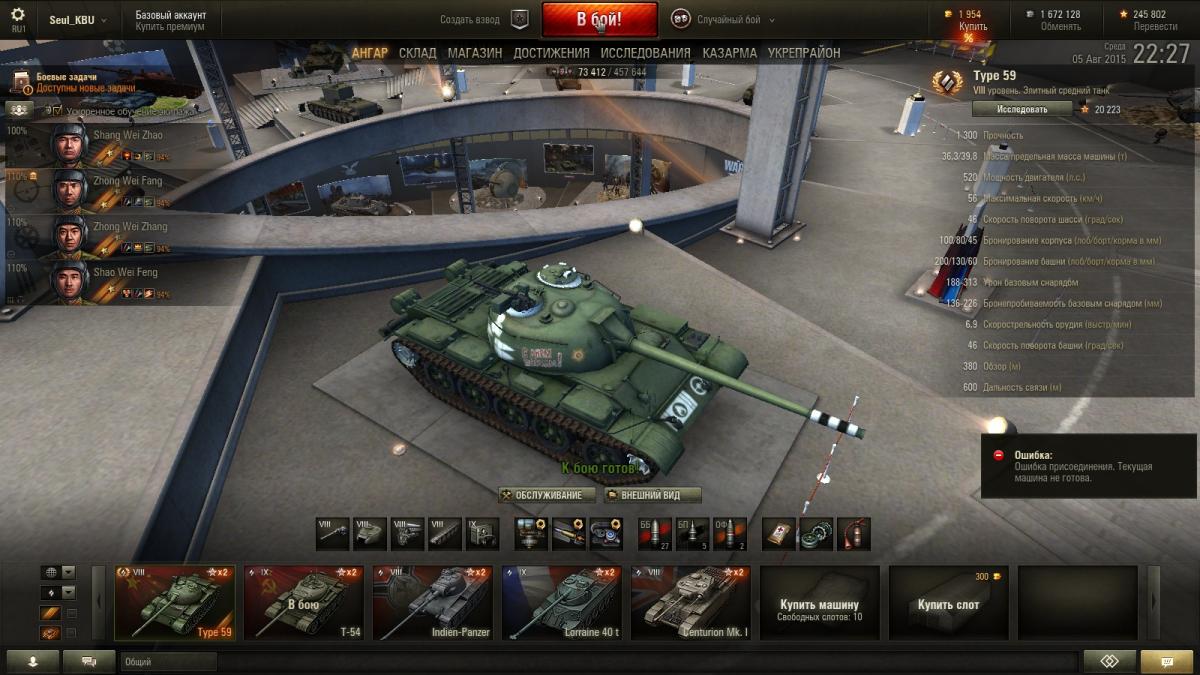Buy a new slot with Купить слот
The height and width of the screenshot is (675, 1200).
948,602
